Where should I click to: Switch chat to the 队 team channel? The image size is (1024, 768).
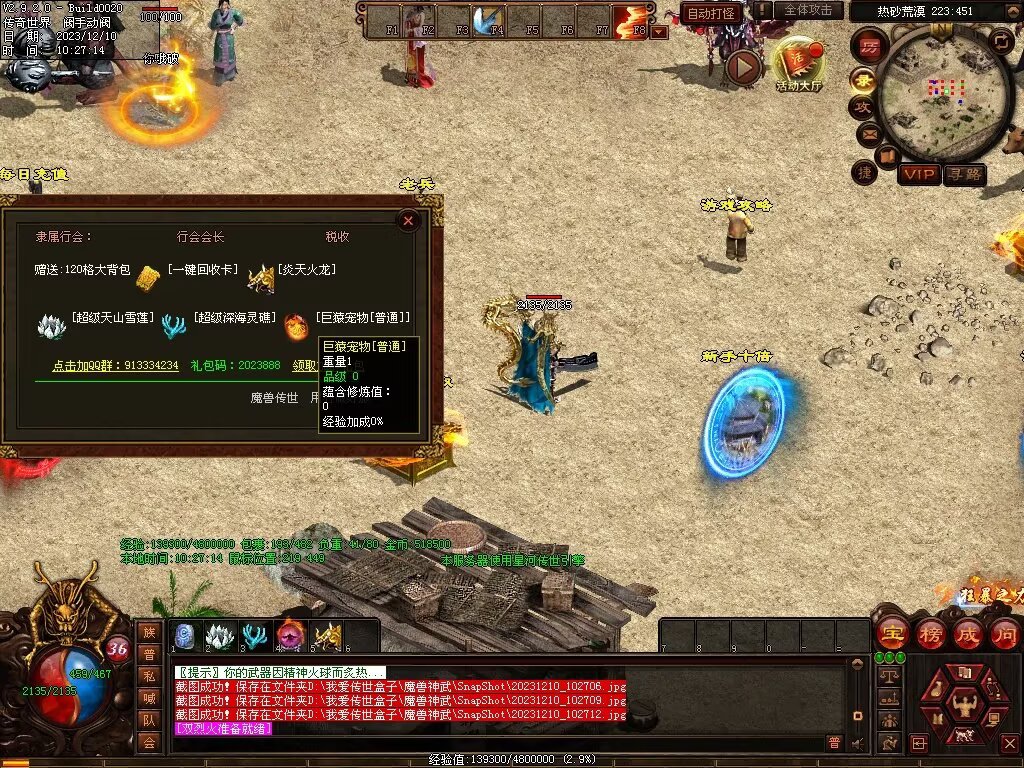149,720
